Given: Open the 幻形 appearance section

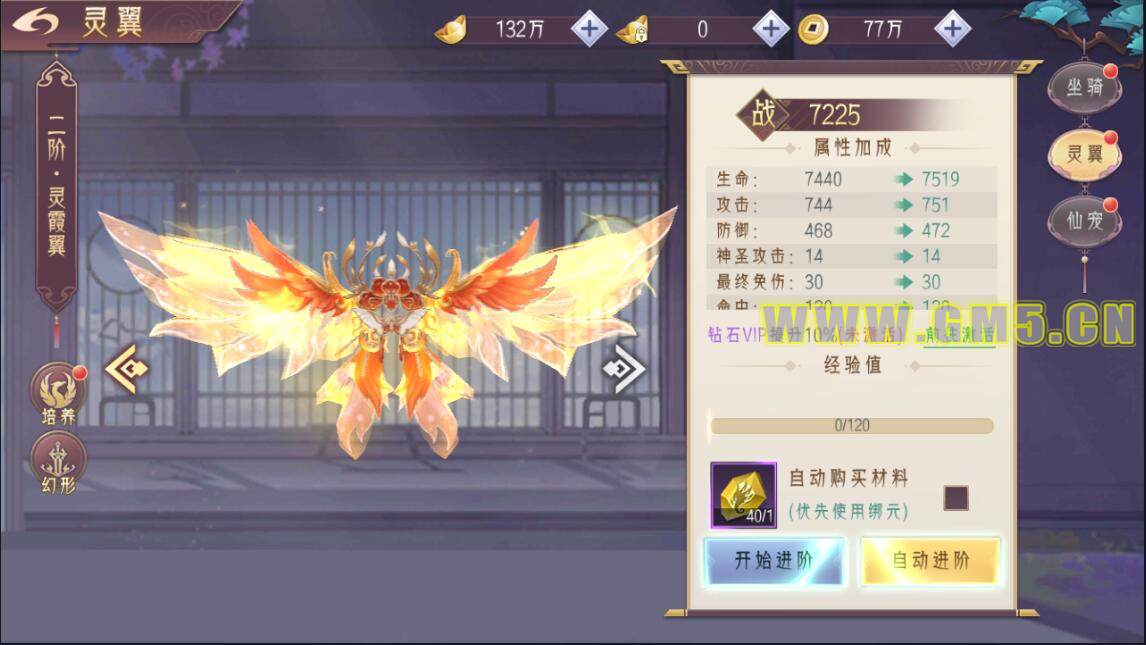Looking at the screenshot, I should pyautogui.click(x=58, y=464).
